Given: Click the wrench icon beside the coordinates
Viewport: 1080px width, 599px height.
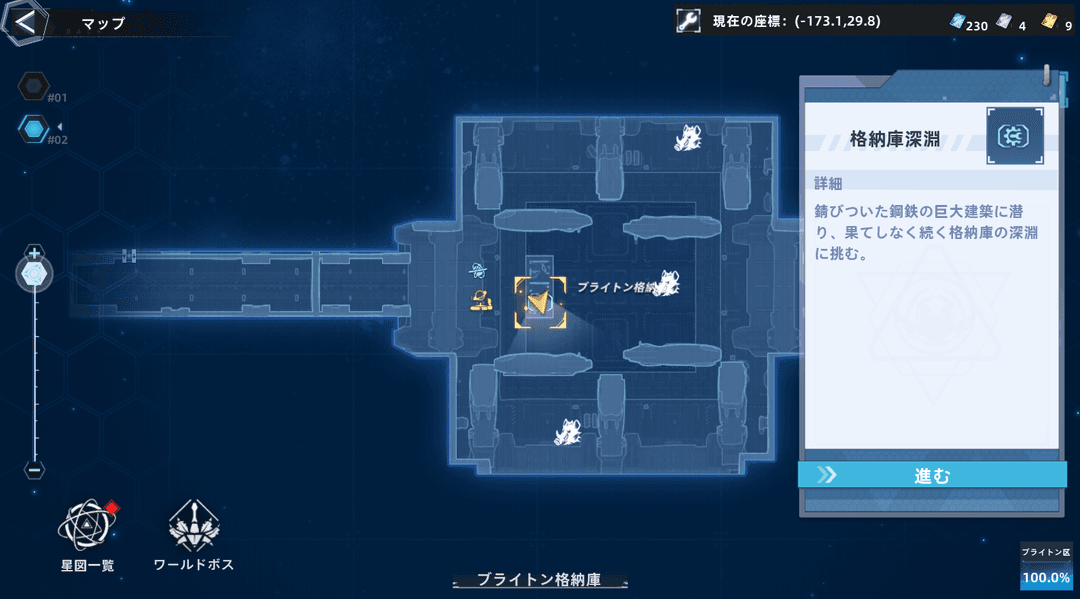Looking at the screenshot, I should [x=687, y=22].
